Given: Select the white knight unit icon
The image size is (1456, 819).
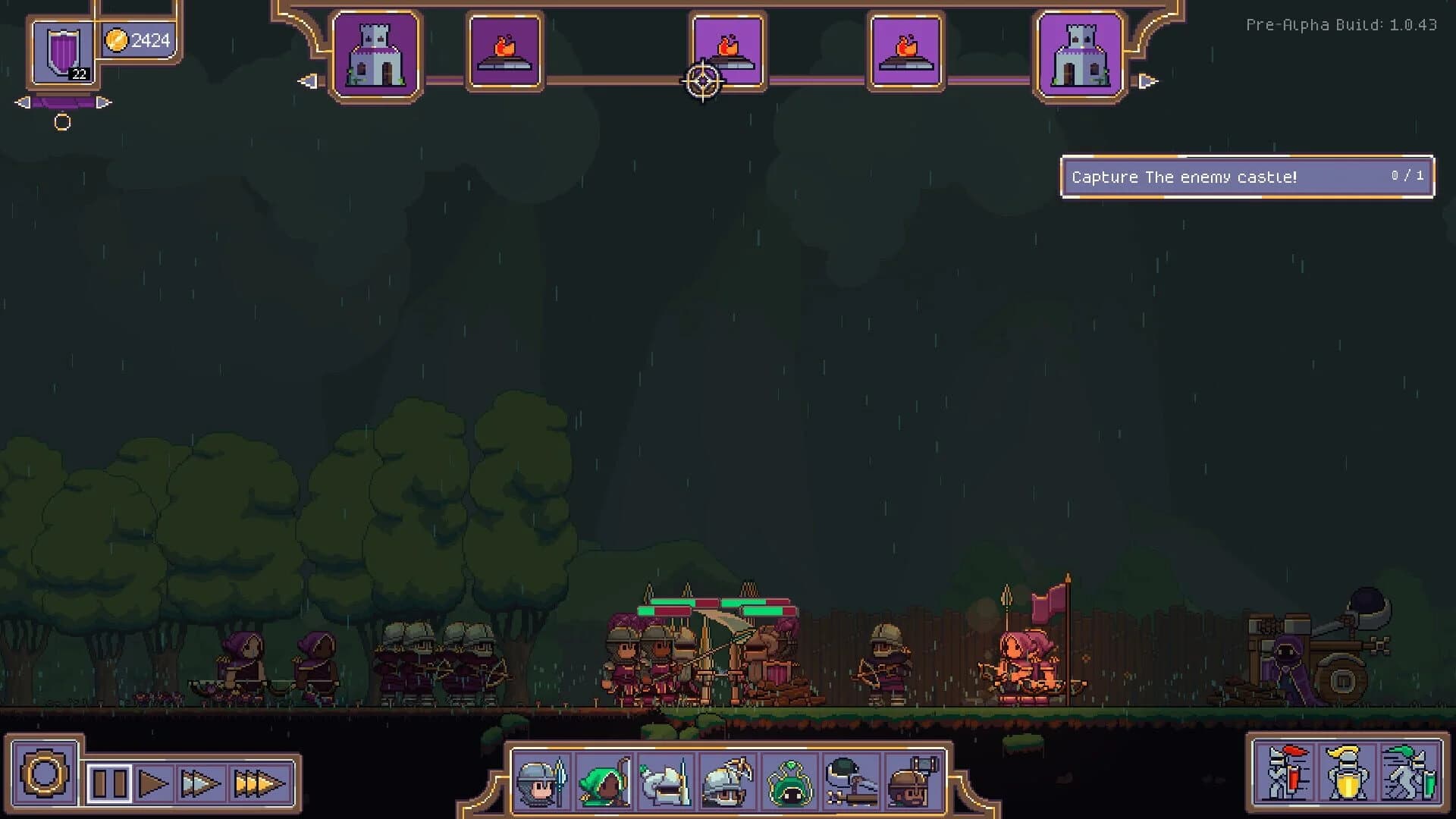Looking at the screenshot, I should tap(666, 781).
